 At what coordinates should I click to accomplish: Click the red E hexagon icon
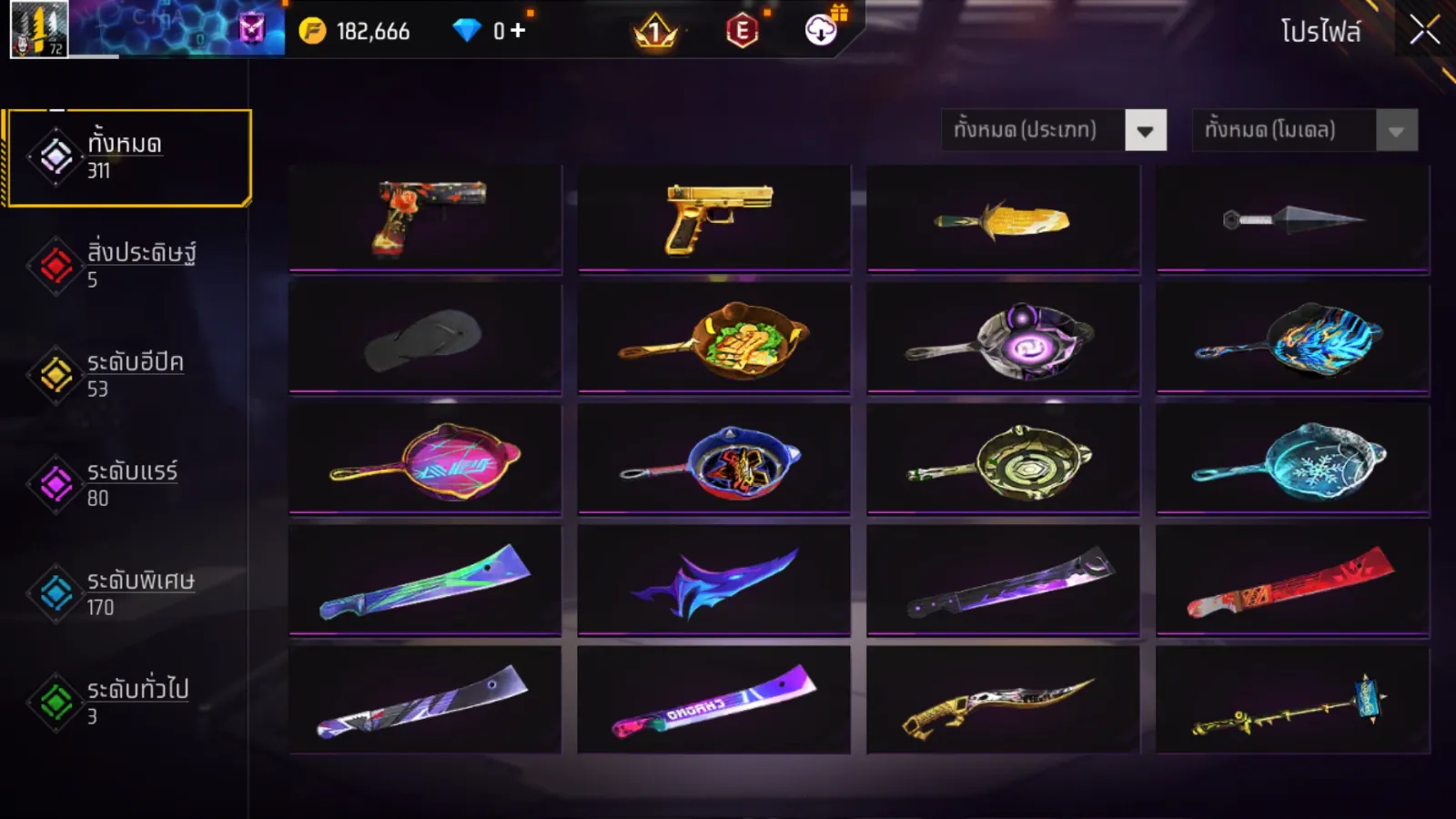click(x=742, y=32)
